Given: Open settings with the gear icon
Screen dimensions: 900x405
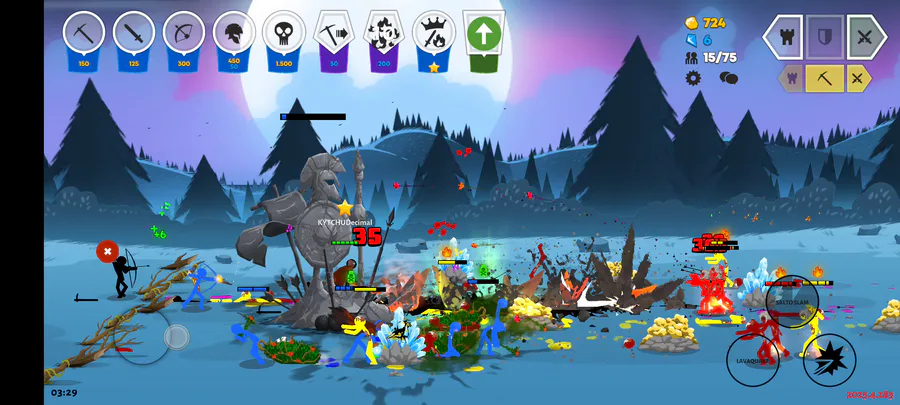Looking at the screenshot, I should 693,77.
